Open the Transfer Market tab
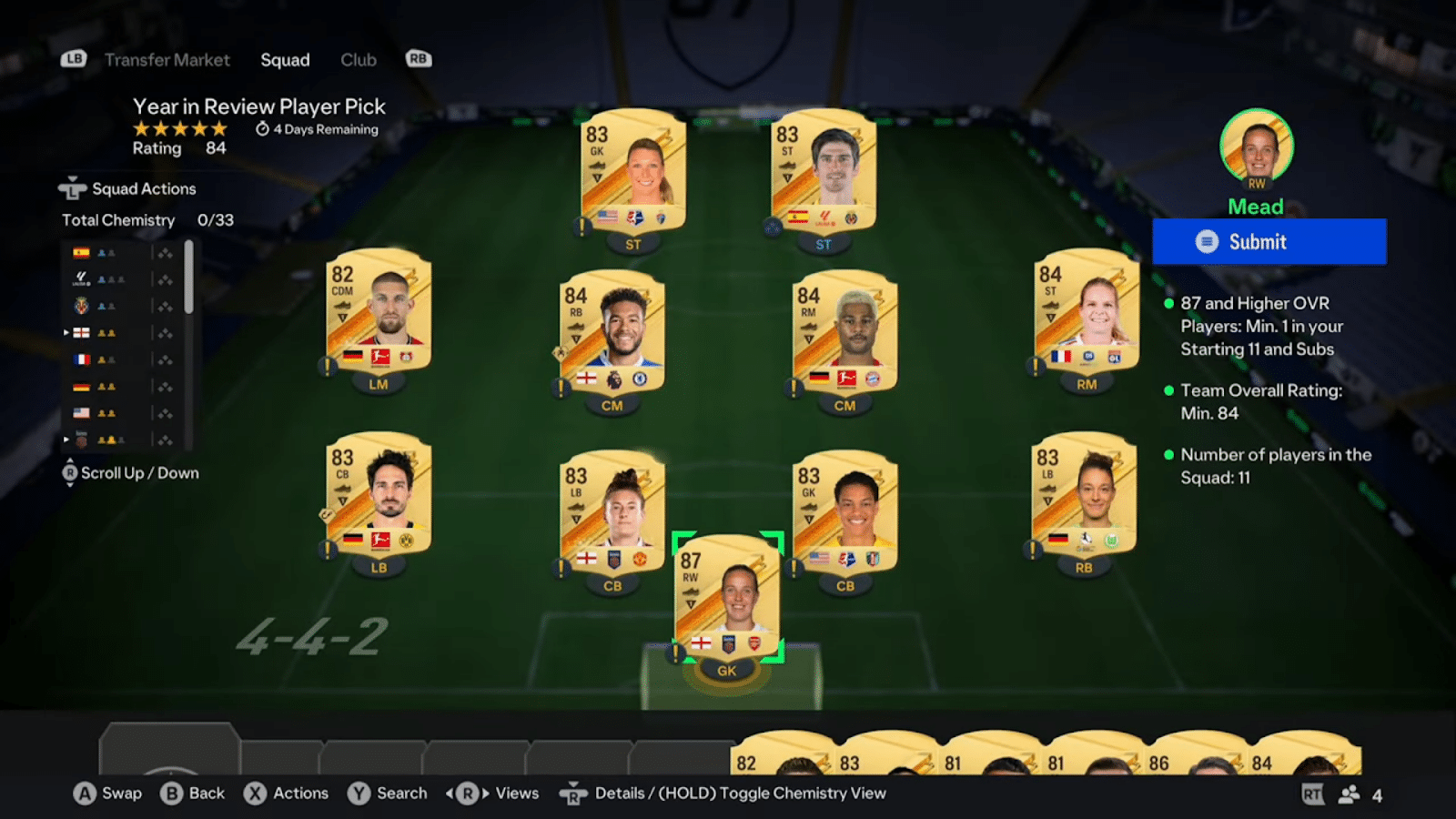The image size is (1456, 819). pos(169,60)
